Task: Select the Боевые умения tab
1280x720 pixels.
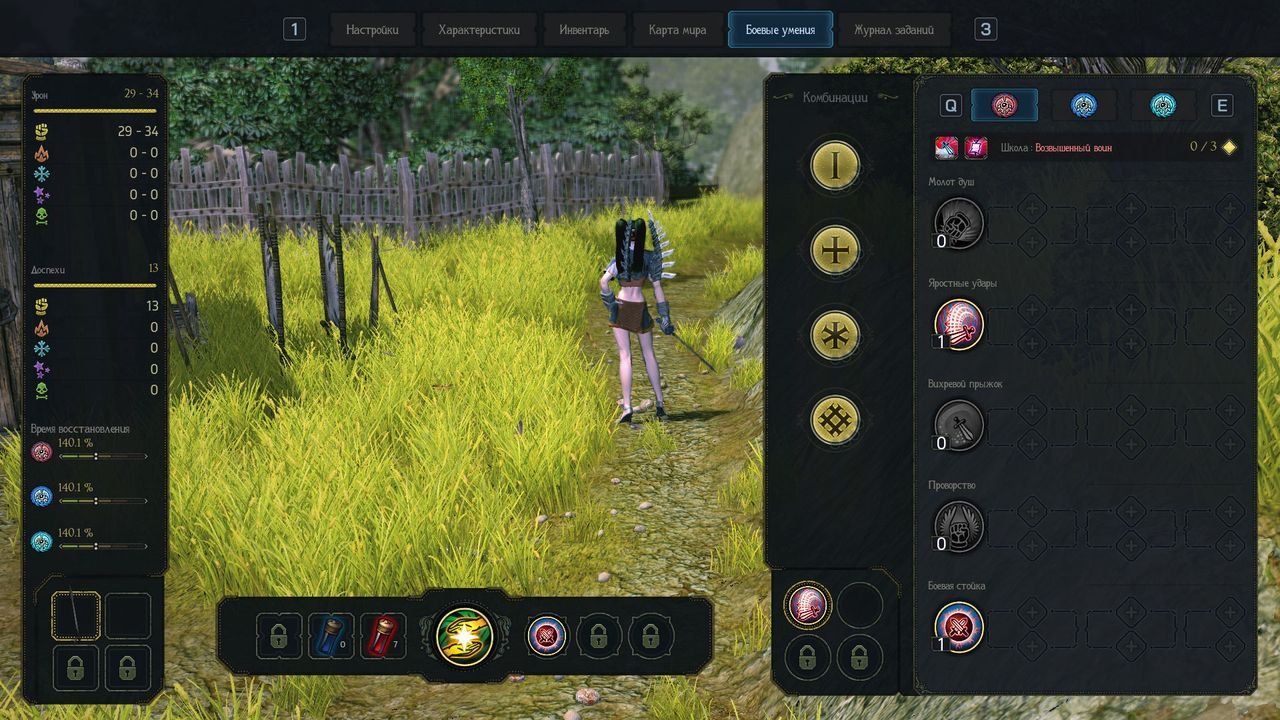Action: pos(780,30)
